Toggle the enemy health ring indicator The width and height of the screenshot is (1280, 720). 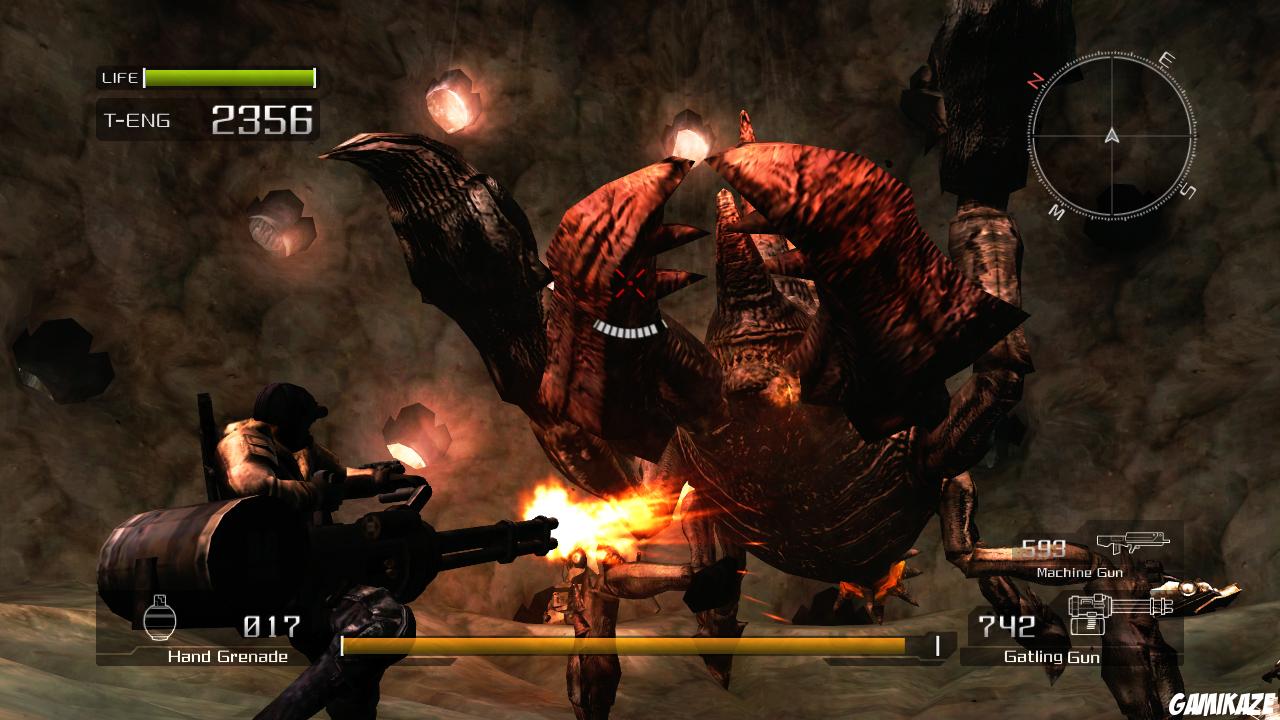[630, 330]
